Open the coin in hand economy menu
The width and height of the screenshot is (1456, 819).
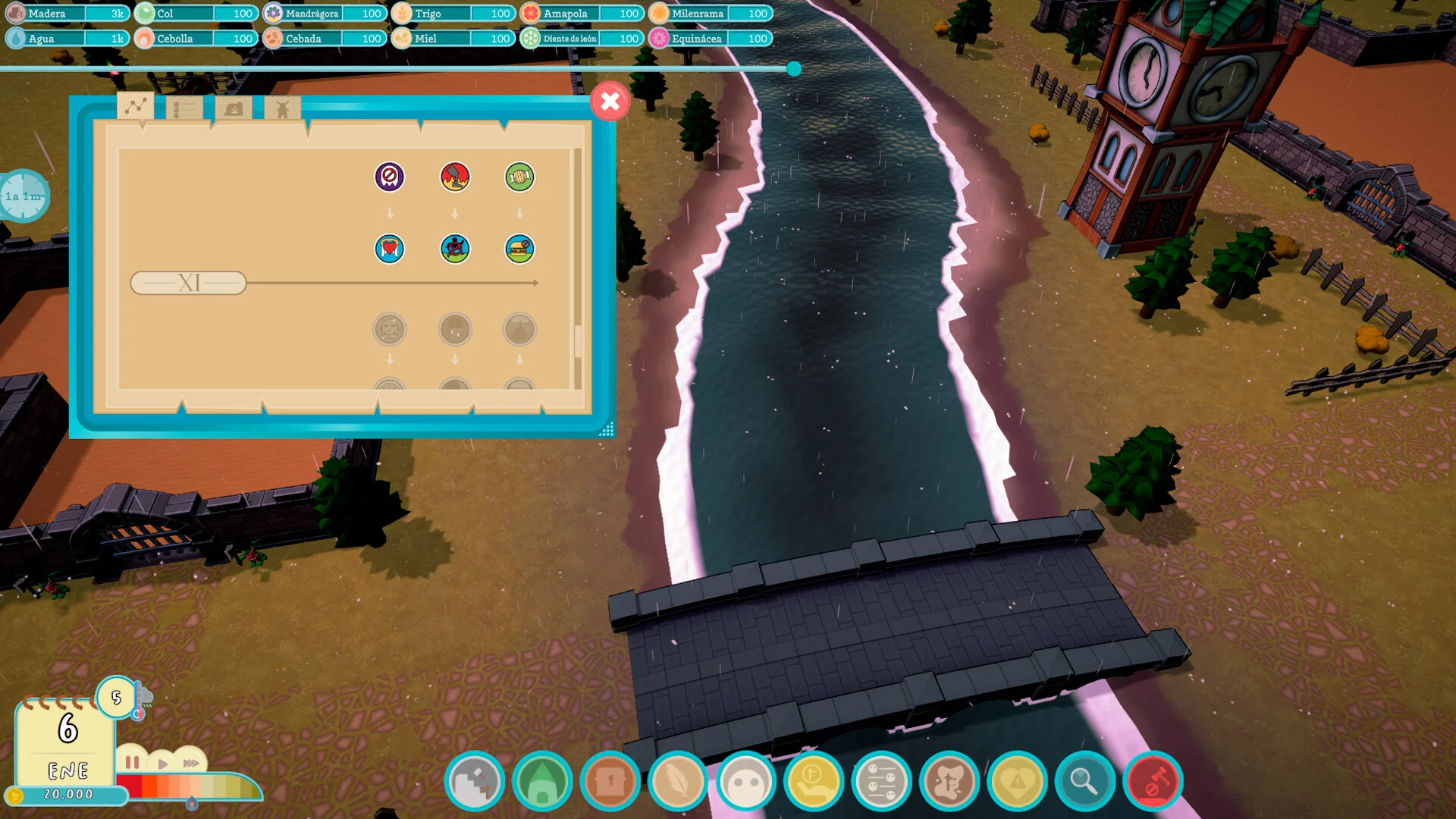(813, 781)
